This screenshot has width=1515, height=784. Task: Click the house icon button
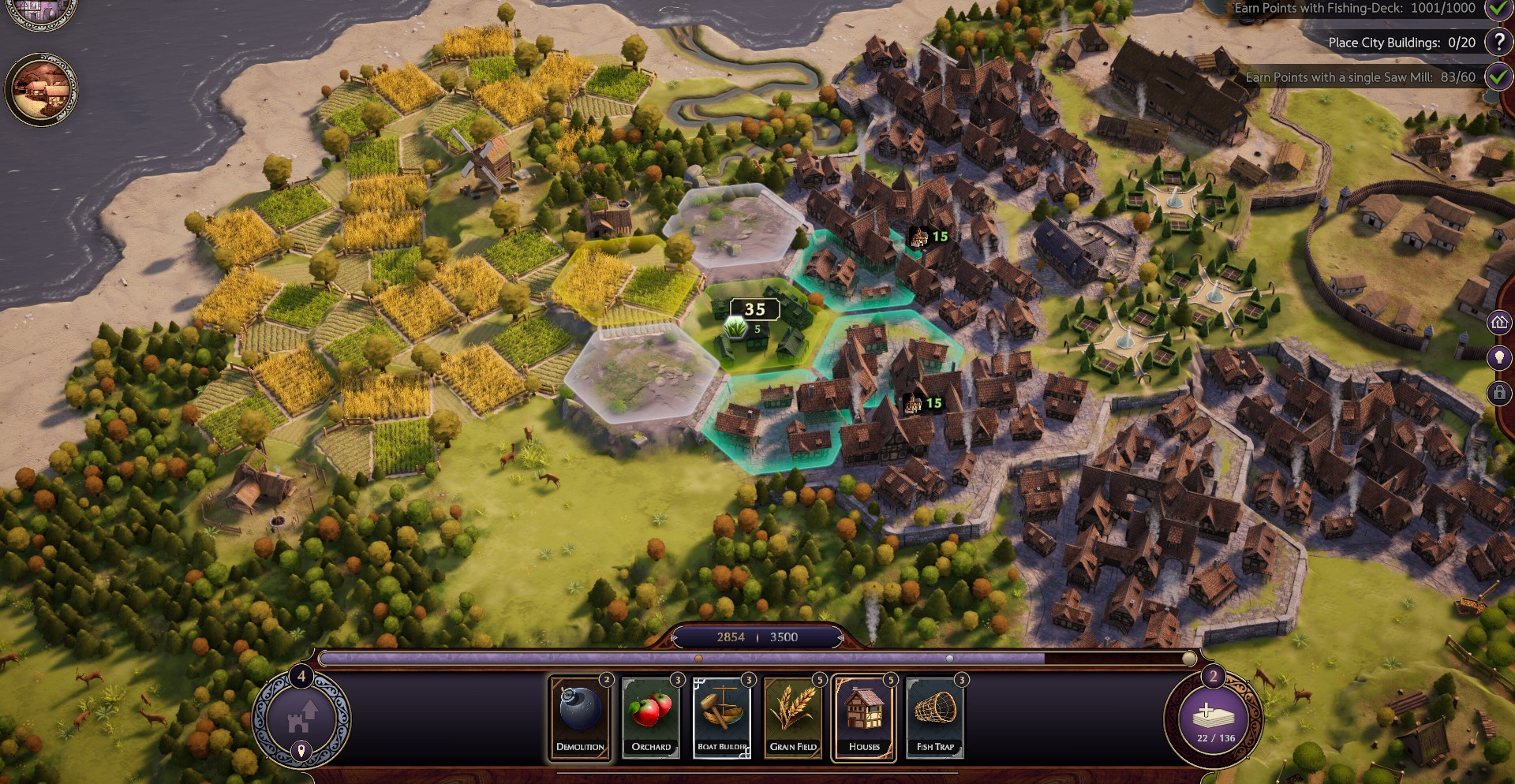(x=1499, y=322)
